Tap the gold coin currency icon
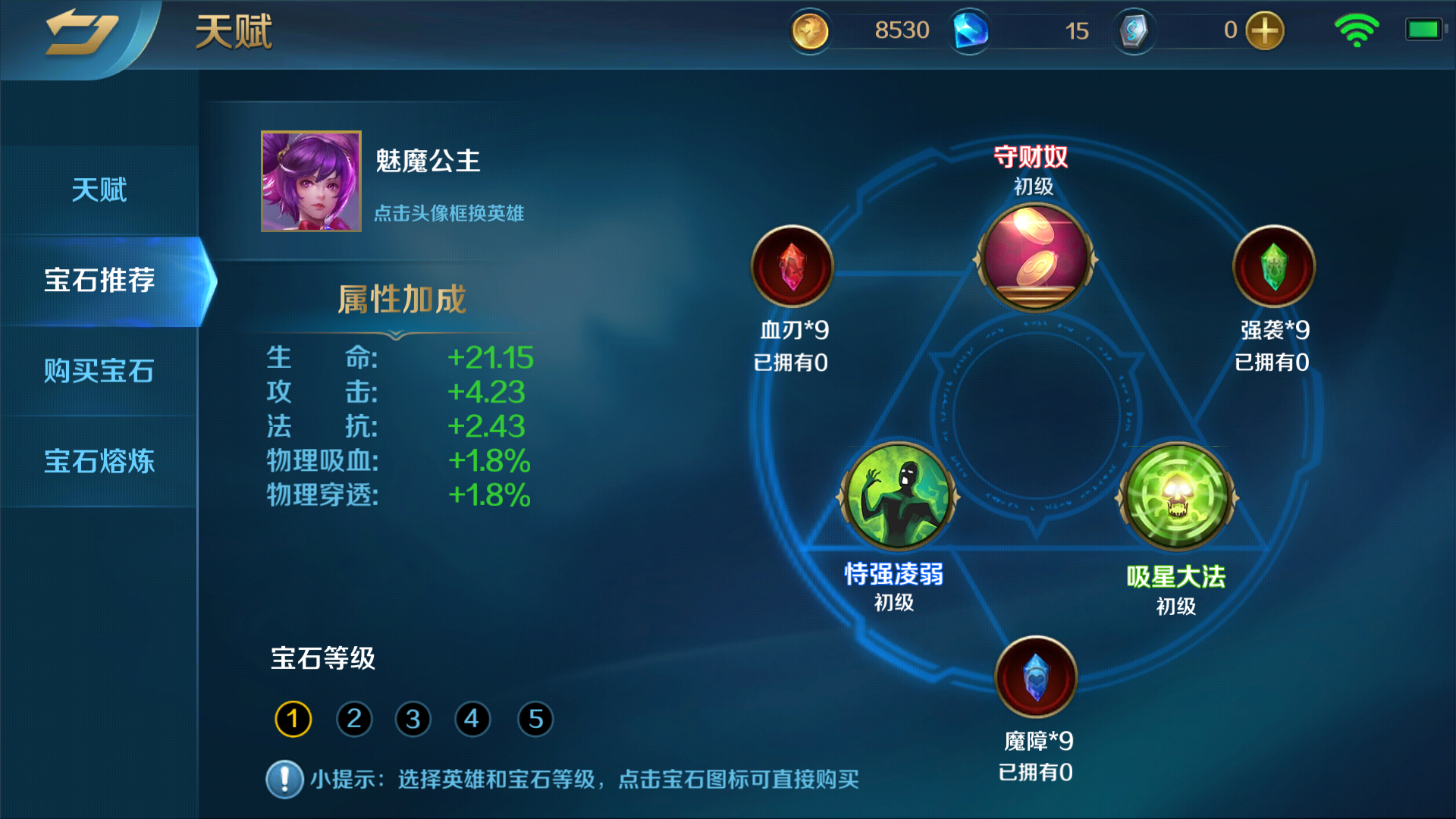1456x819 pixels. [x=810, y=32]
